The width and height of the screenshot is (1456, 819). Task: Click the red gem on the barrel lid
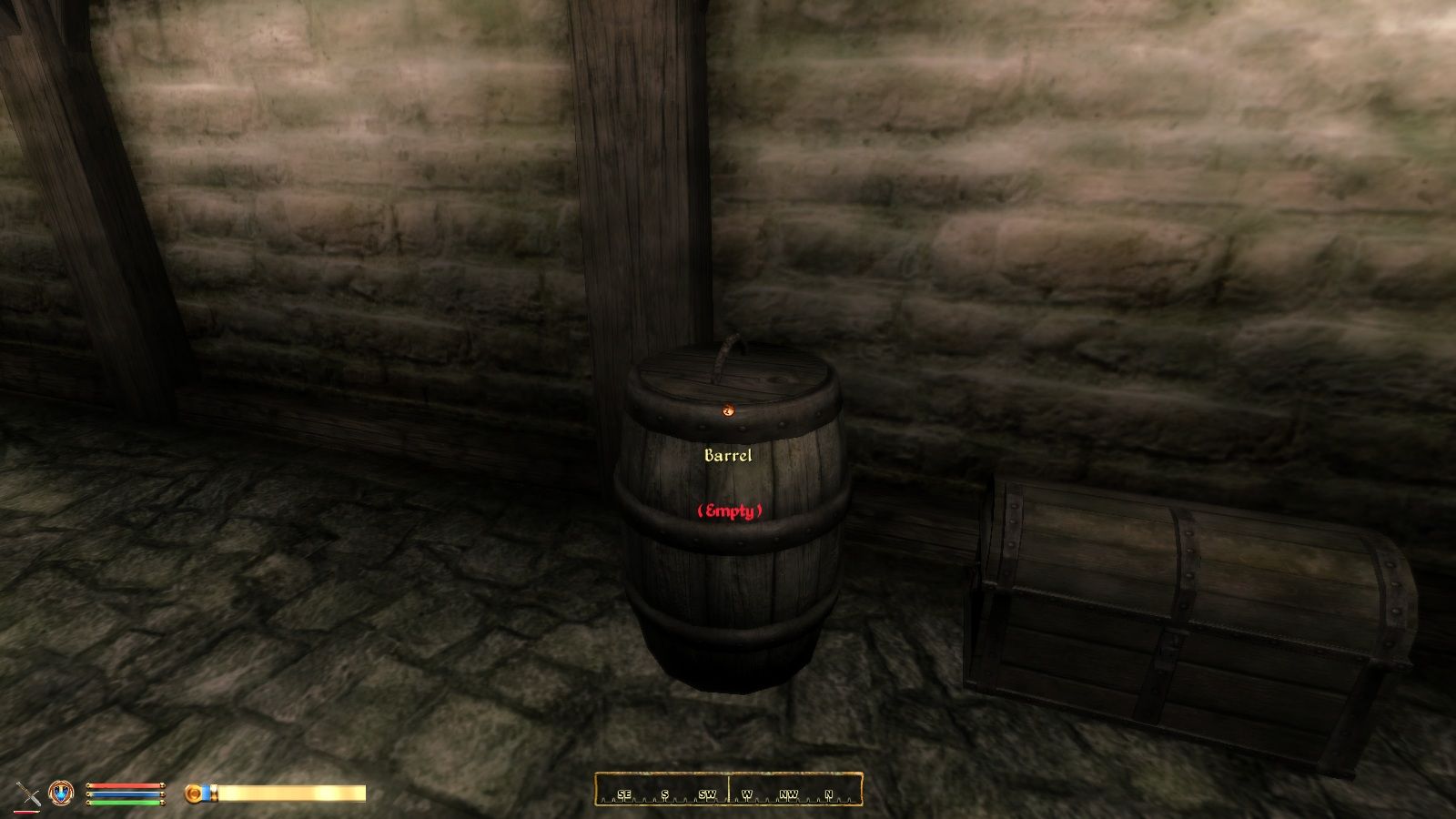pyautogui.click(x=729, y=410)
